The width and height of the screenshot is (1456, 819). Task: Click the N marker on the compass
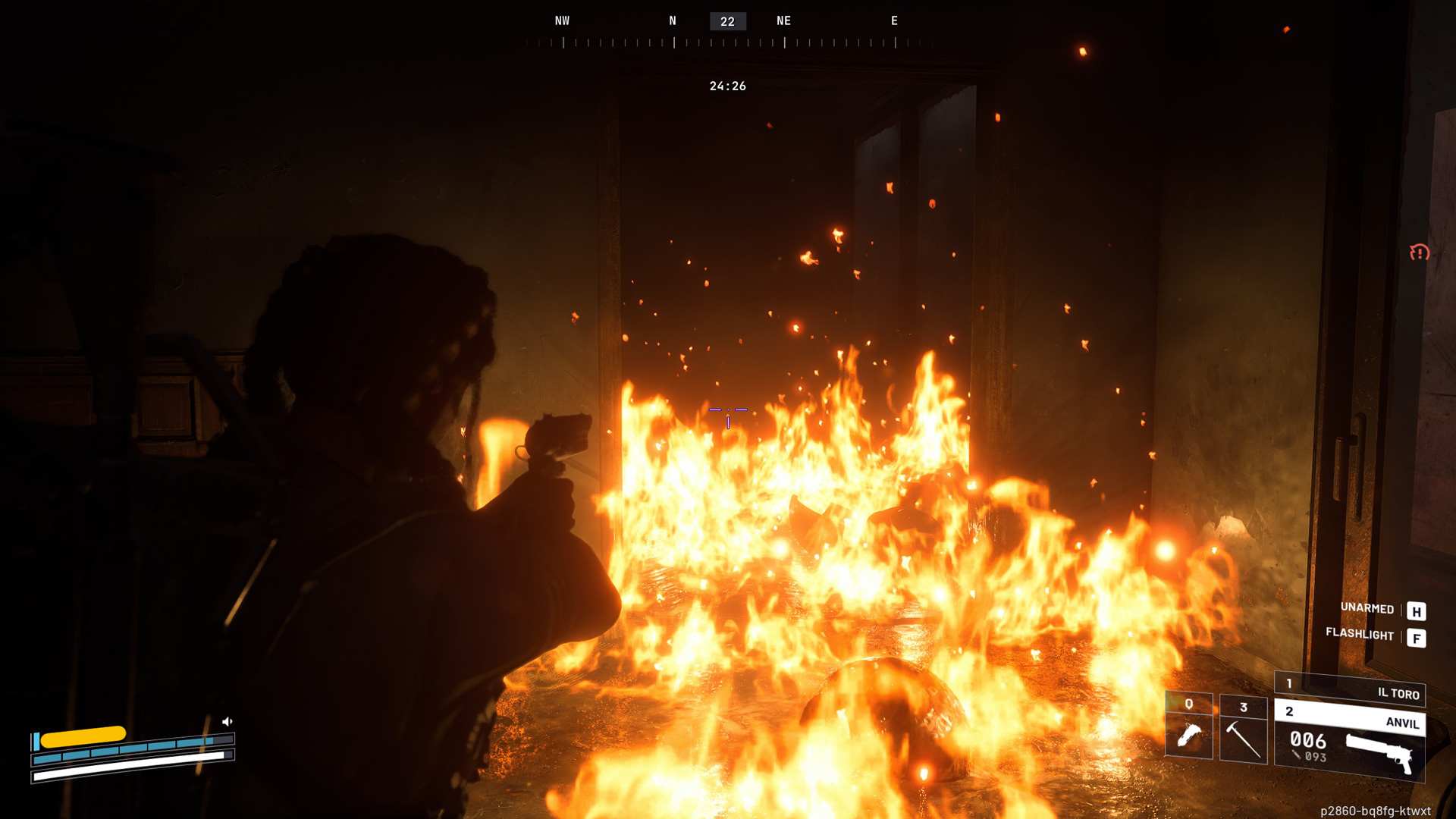point(672,20)
